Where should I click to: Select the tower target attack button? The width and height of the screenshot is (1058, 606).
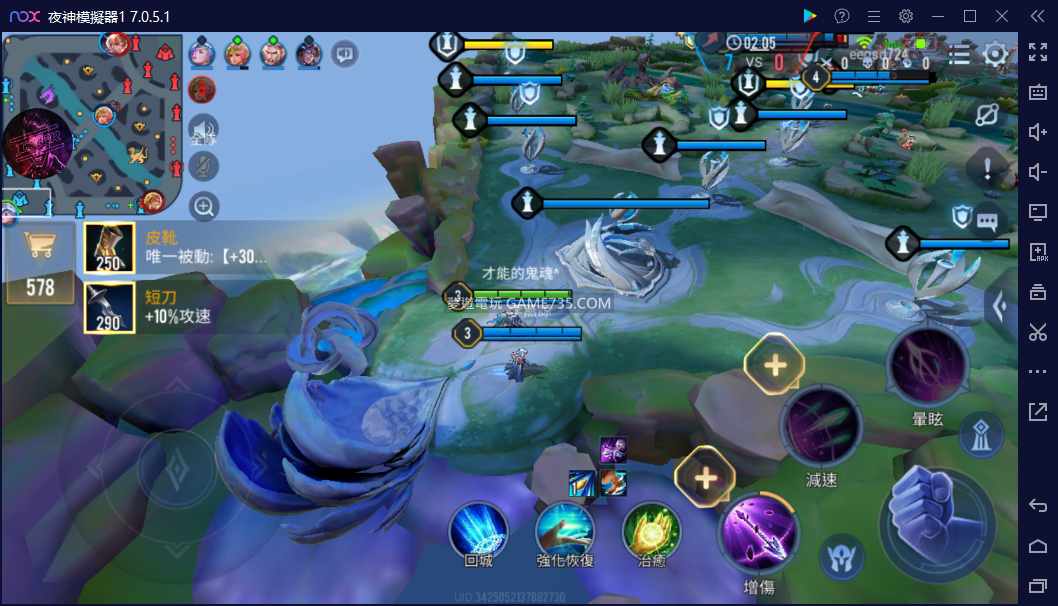(981, 435)
